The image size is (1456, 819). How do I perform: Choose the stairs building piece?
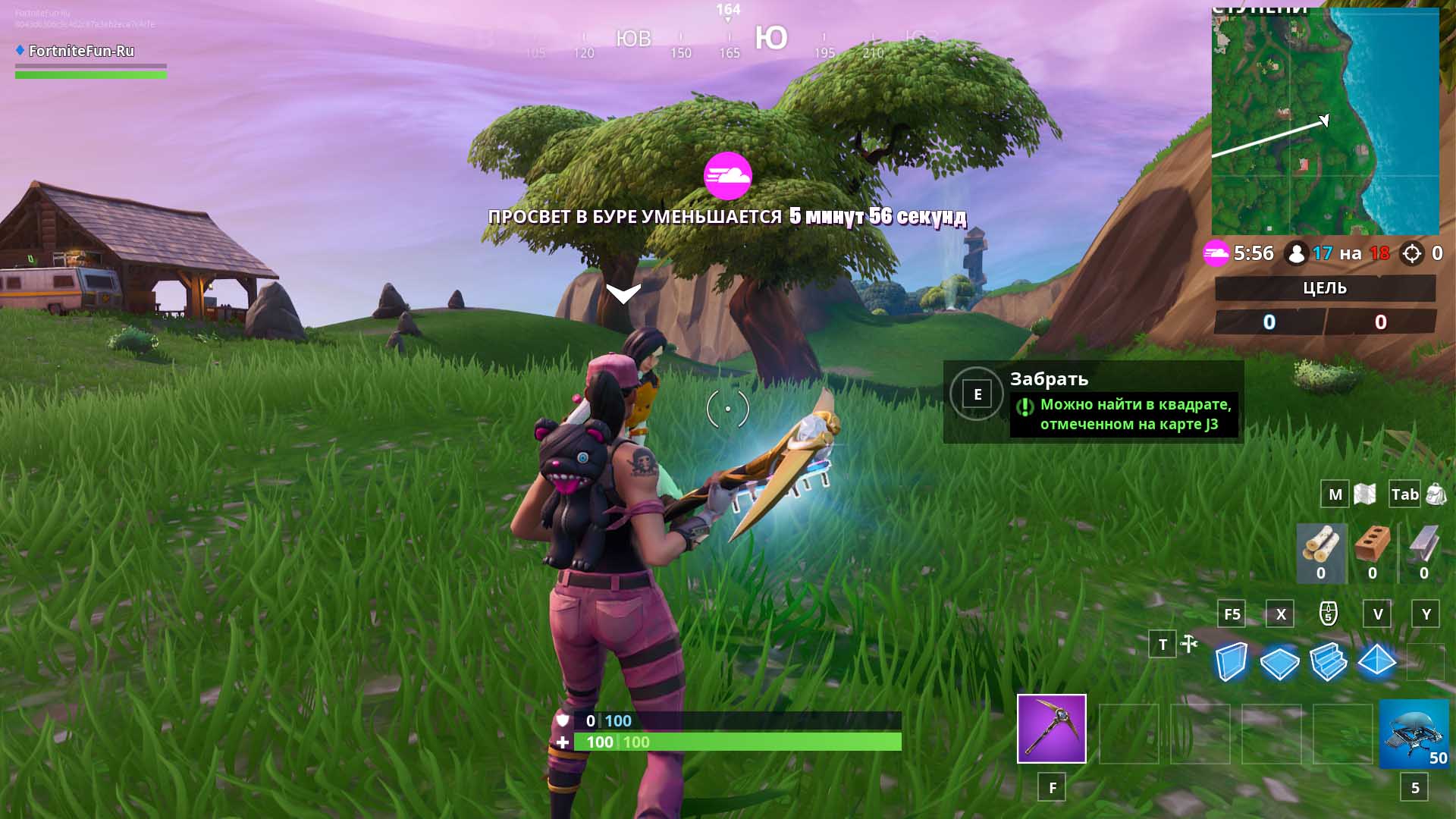(x=1328, y=662)
